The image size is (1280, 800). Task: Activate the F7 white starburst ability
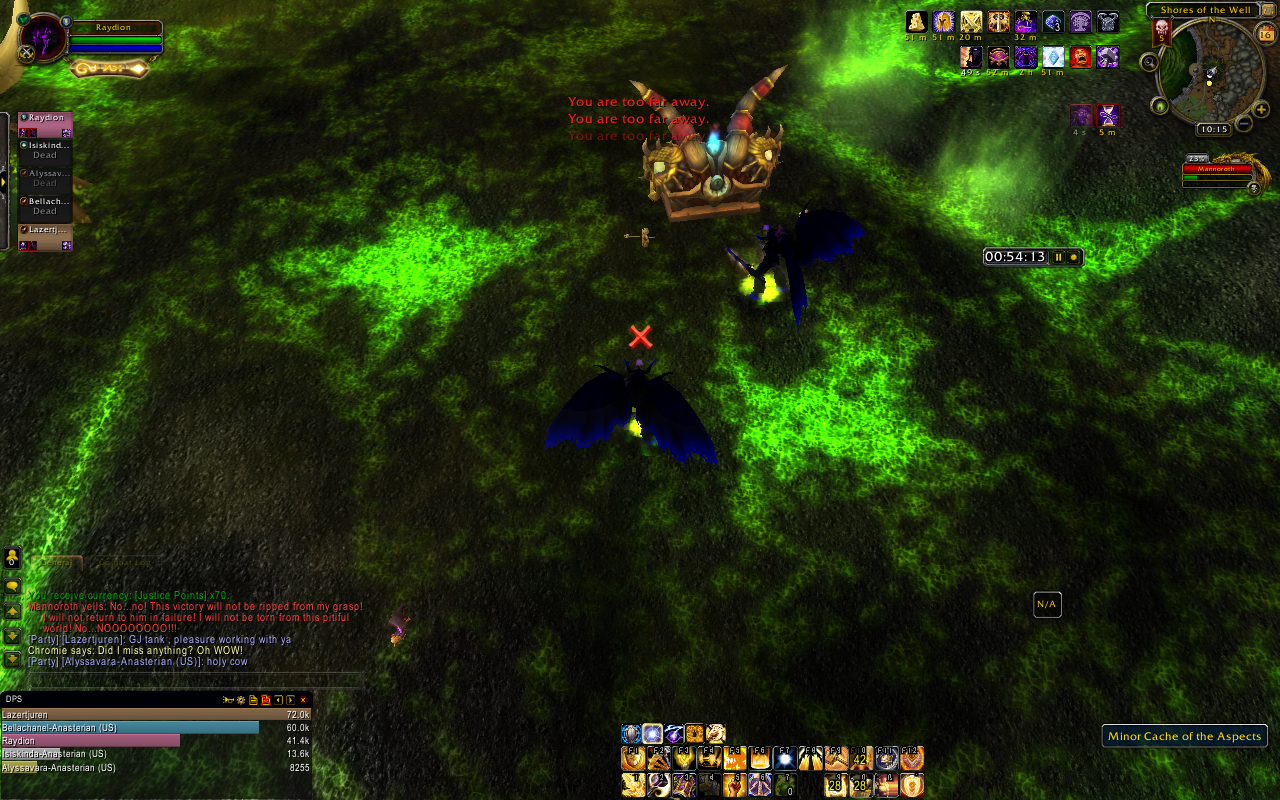click(x=785, y=759)
